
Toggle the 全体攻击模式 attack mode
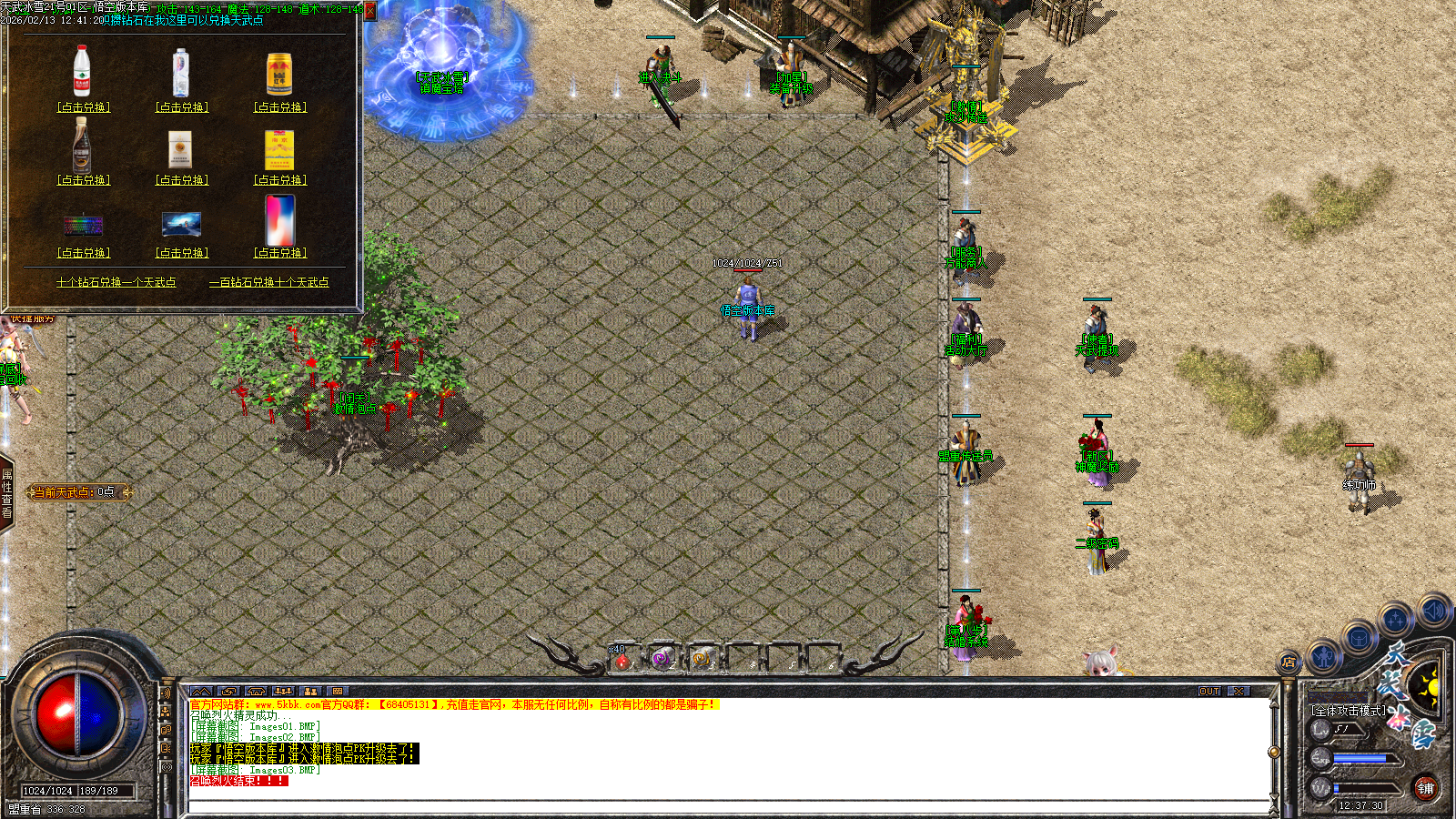pyautogui.click(x=1349, y=710)
